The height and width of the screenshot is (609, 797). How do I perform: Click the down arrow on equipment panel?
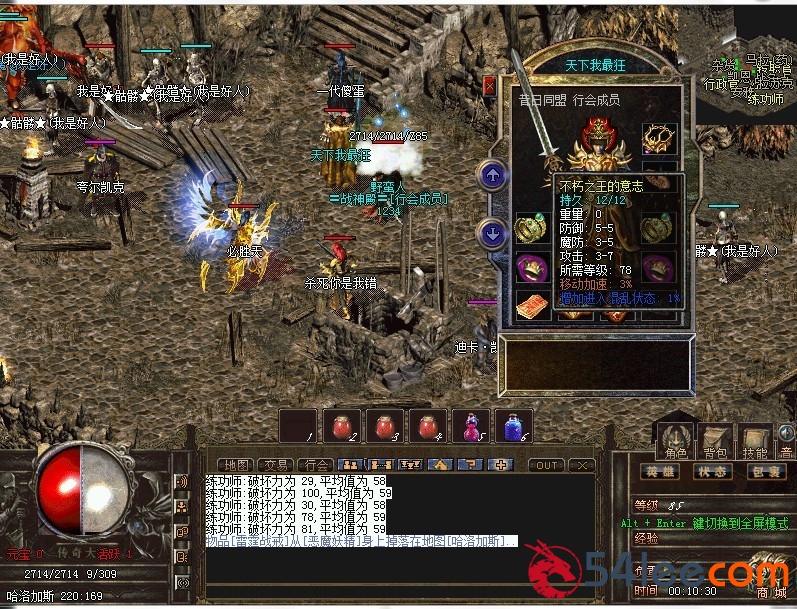point(491,233)
